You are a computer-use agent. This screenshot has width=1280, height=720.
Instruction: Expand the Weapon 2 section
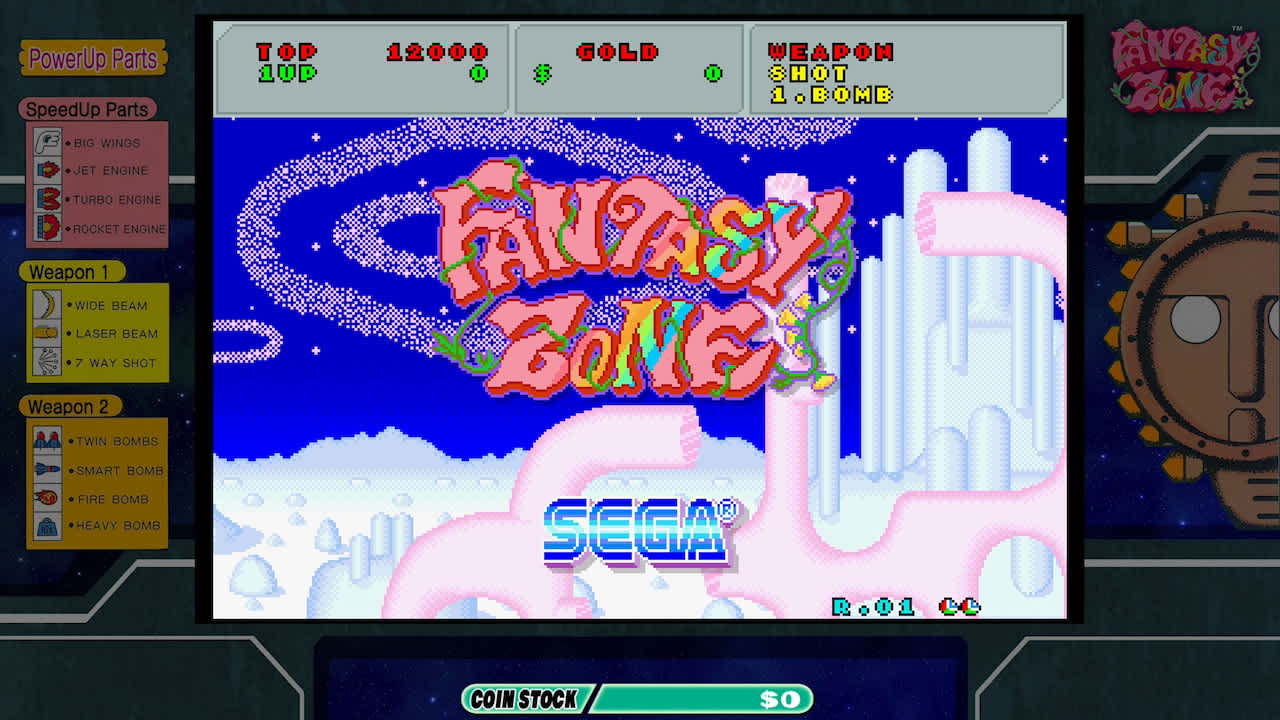[x=70, y=407]
